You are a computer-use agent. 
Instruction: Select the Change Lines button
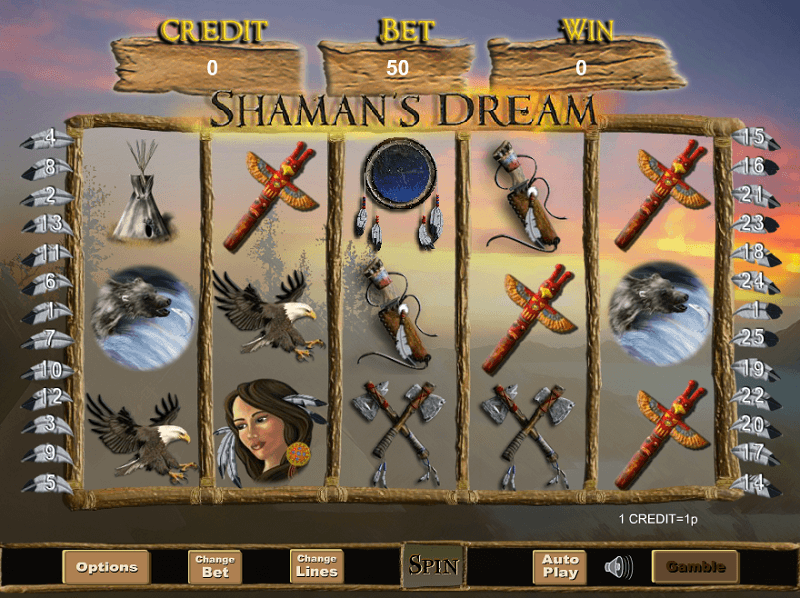click(x=317, y=567)
